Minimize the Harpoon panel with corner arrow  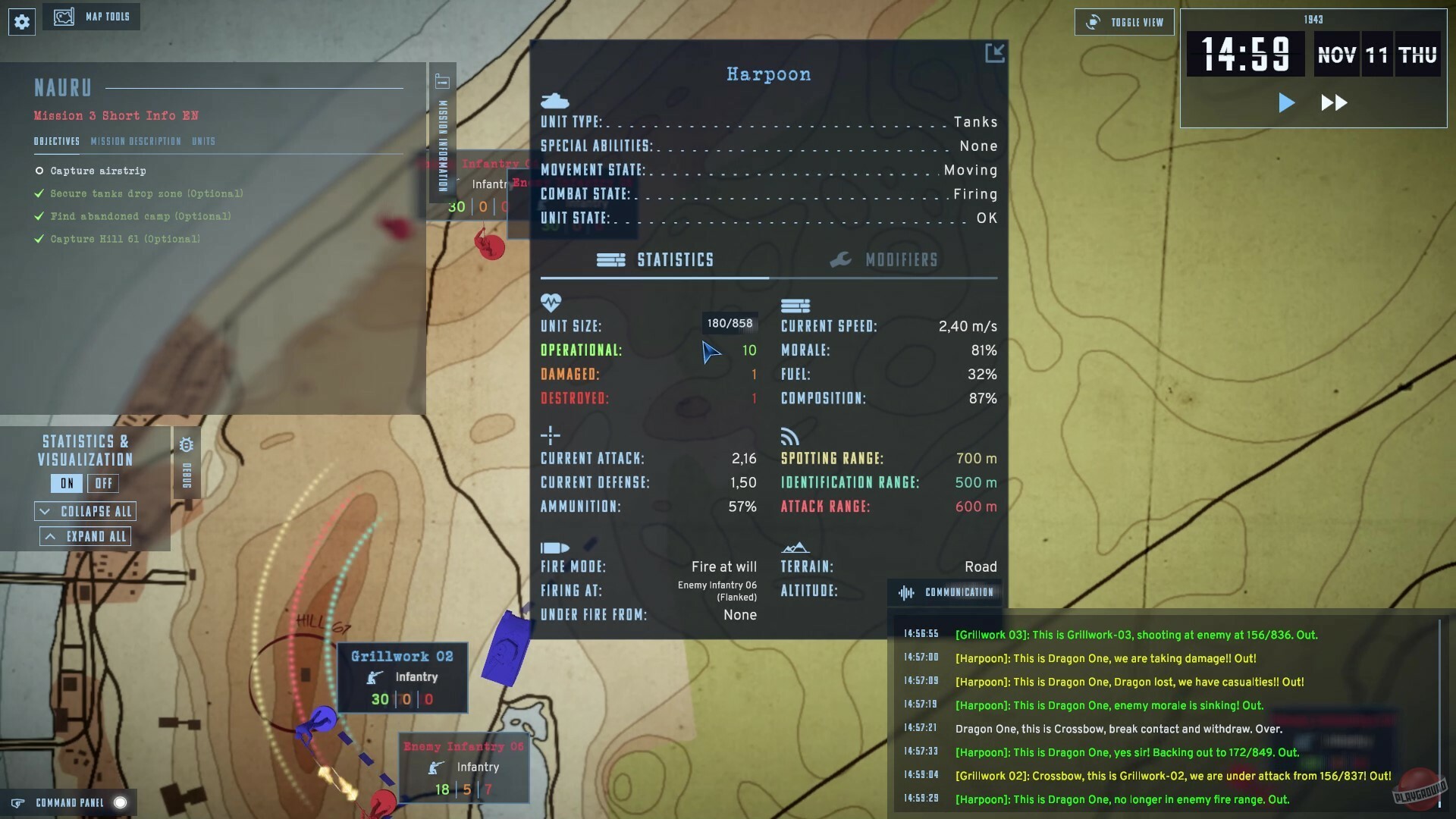994,53
